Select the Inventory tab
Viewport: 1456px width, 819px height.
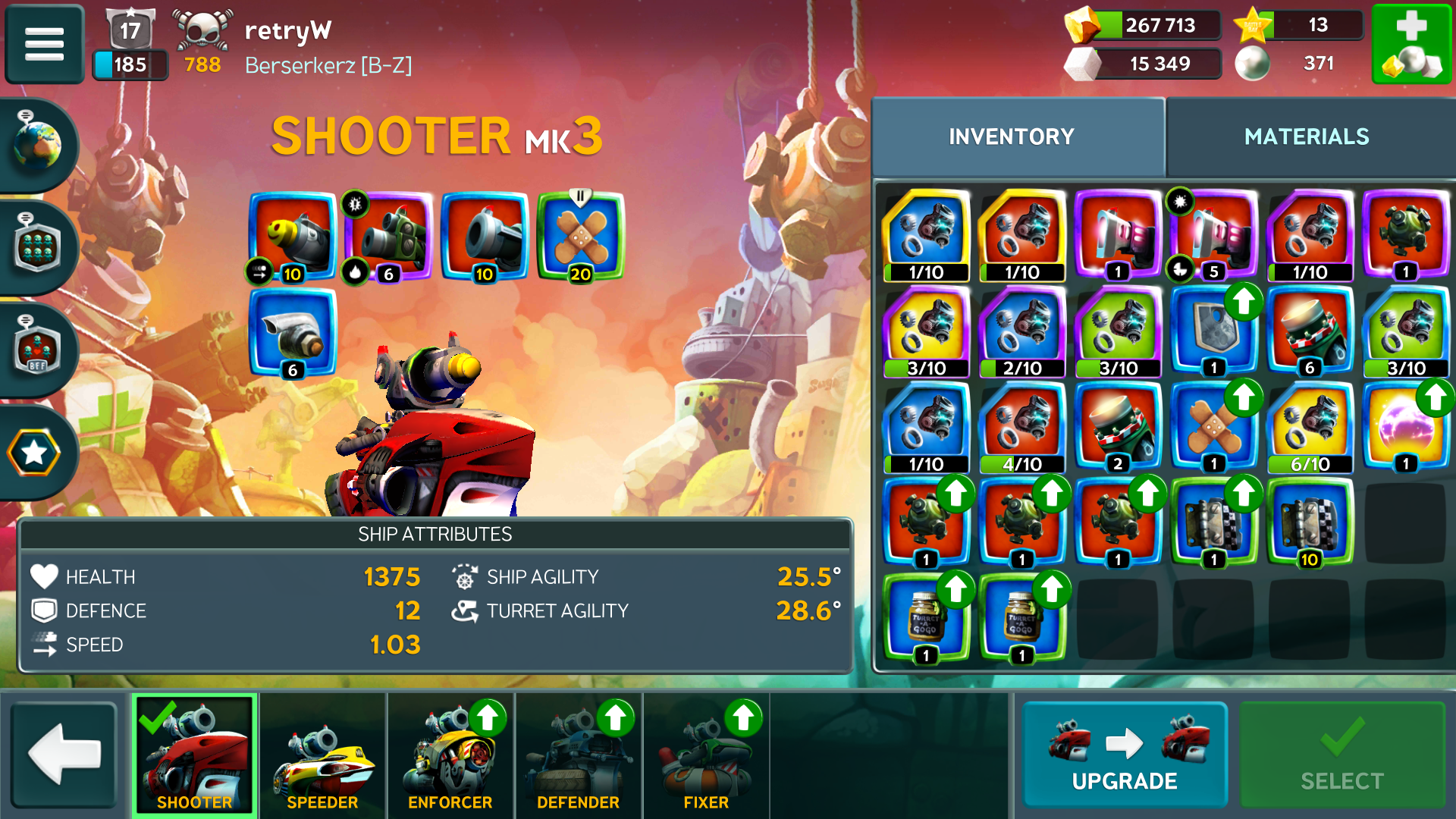(1012, 136)
